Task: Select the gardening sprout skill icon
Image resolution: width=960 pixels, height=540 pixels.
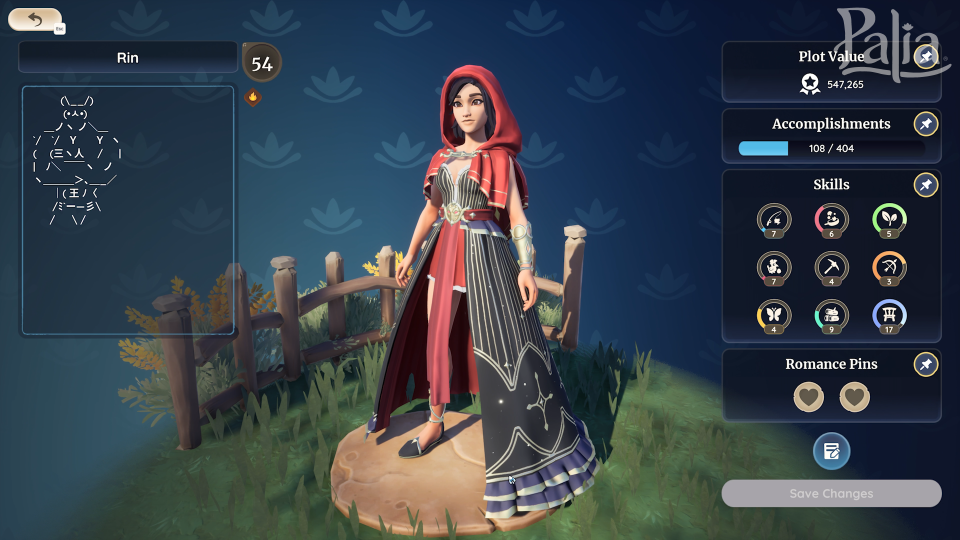Action: point(889,220)
